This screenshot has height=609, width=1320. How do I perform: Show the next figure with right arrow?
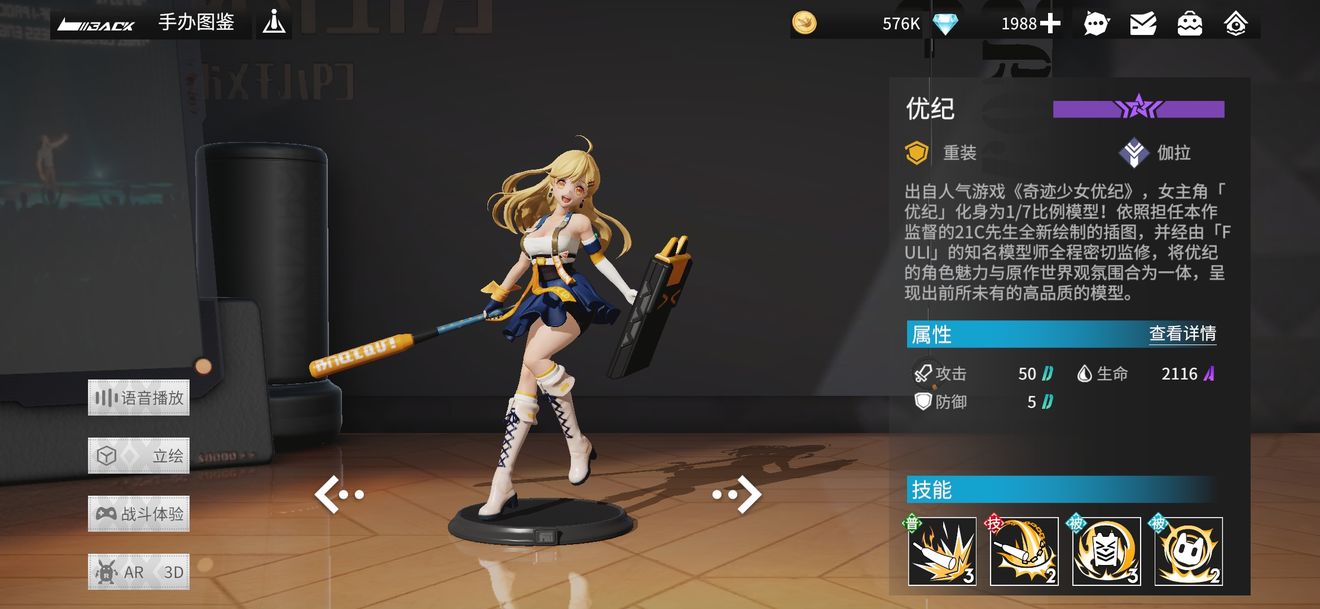pyautogui.click(x=738, y=494)
